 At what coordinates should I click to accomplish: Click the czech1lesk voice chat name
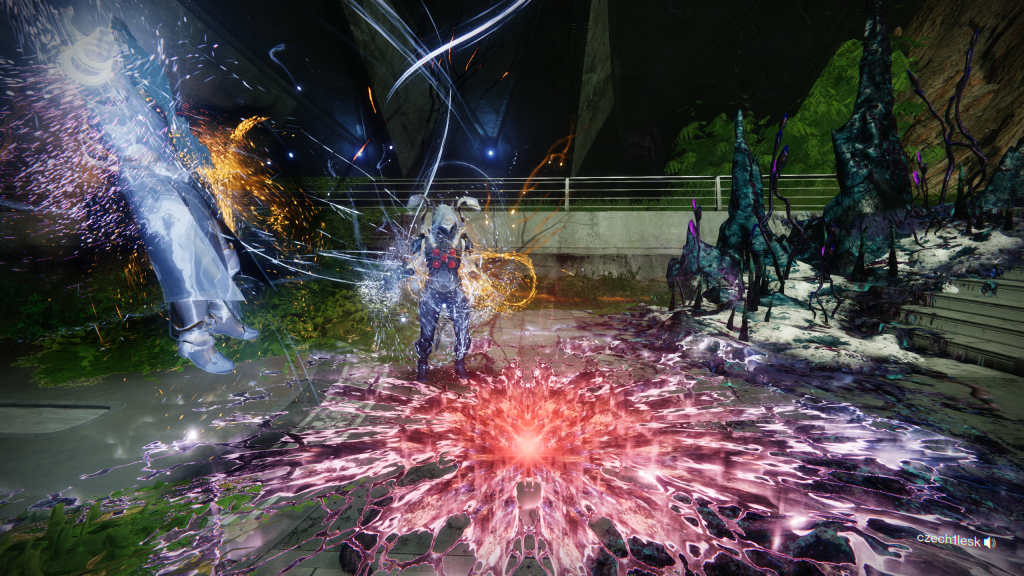click(947, 539)
